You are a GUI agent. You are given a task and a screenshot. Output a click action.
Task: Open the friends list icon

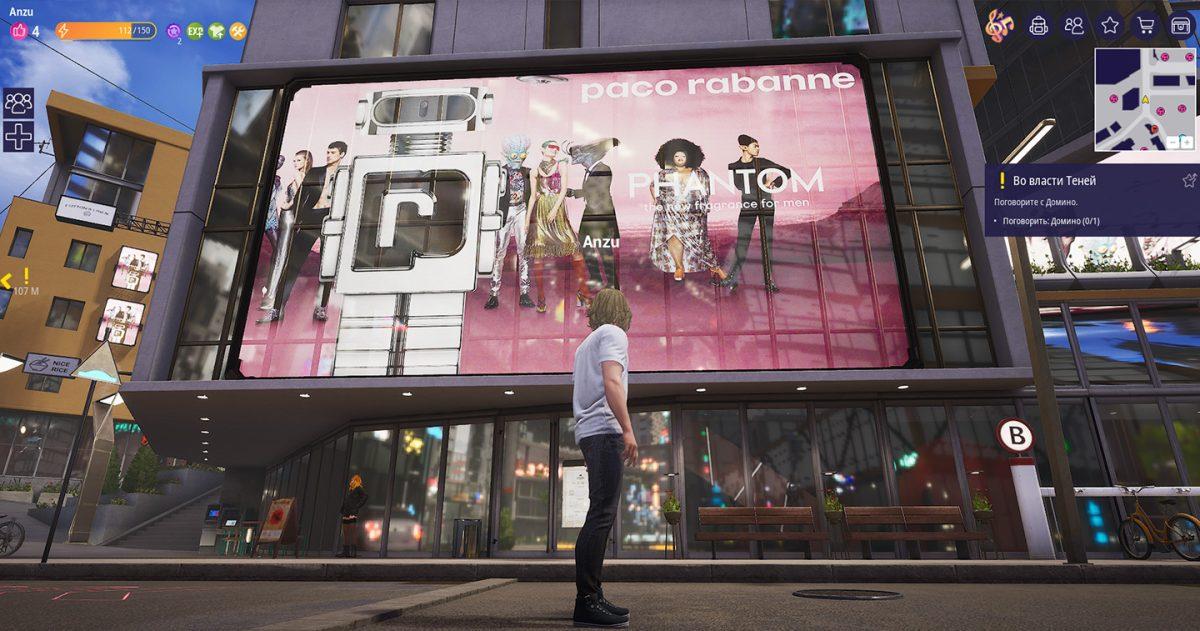pyautogui.click(x=1074, y=25)
